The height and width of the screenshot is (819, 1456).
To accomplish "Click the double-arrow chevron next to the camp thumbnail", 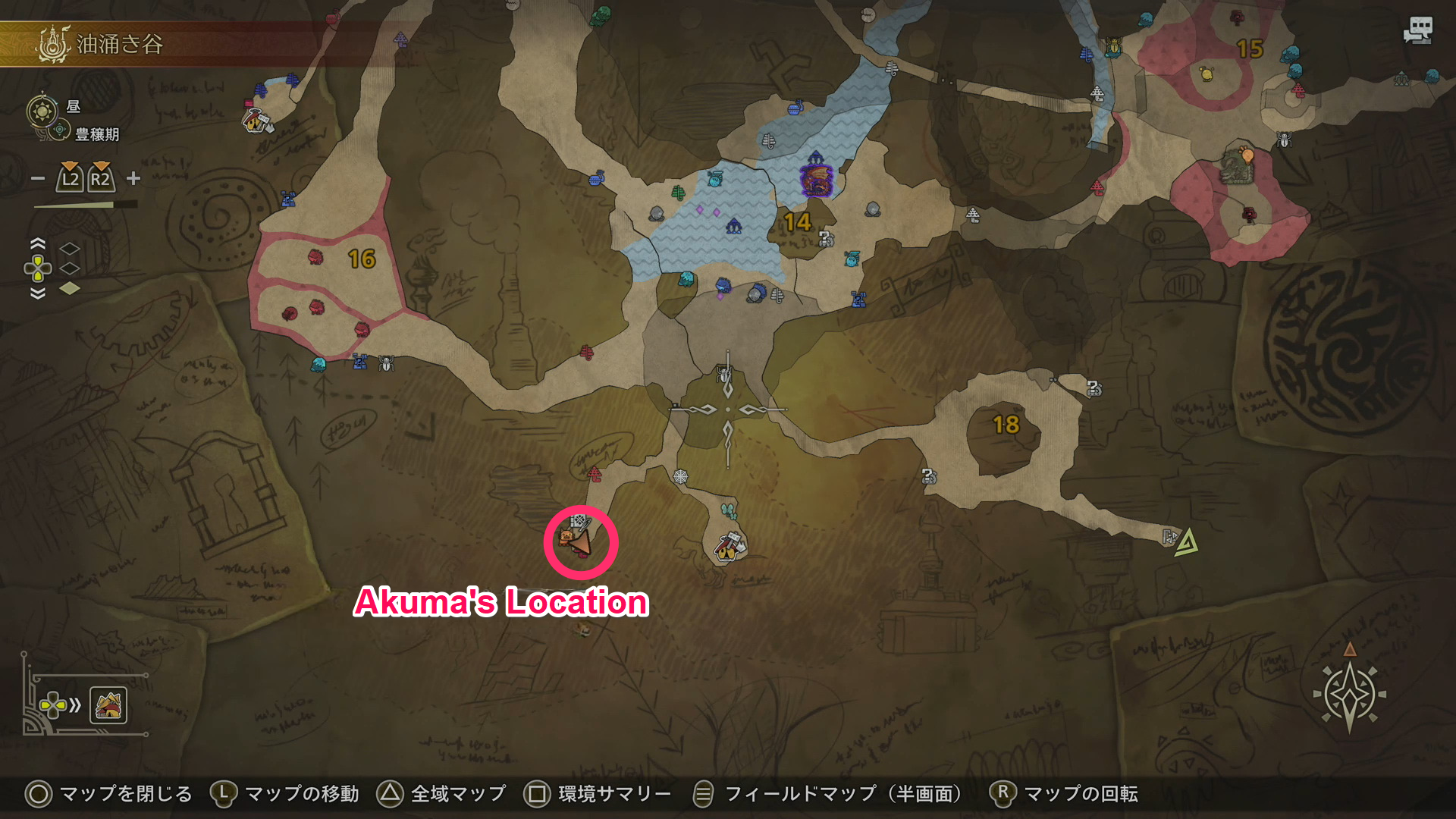I will pyautogui.click(x=74, y=704).
